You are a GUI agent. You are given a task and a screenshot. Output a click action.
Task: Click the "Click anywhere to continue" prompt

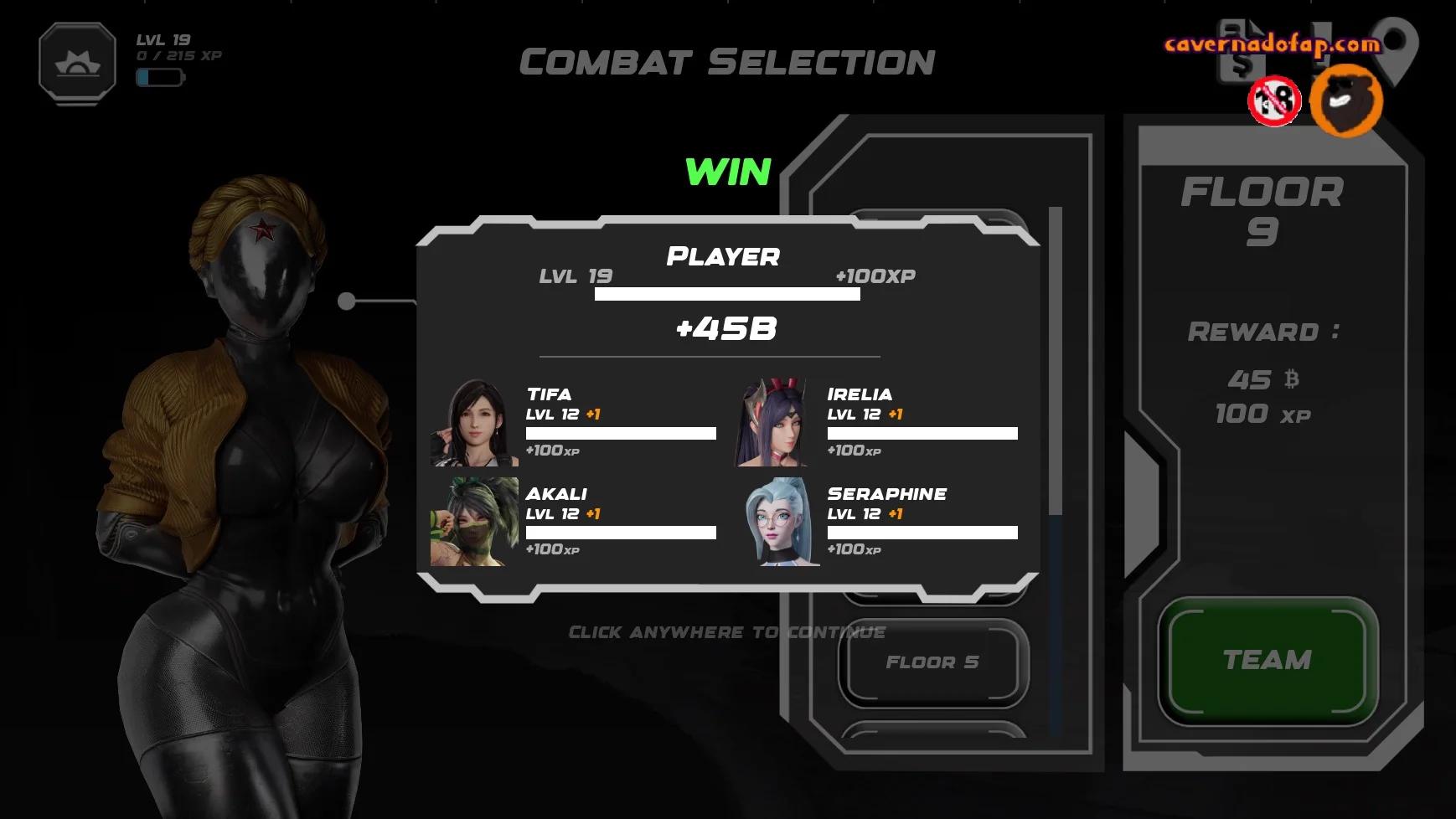(726, 632)
